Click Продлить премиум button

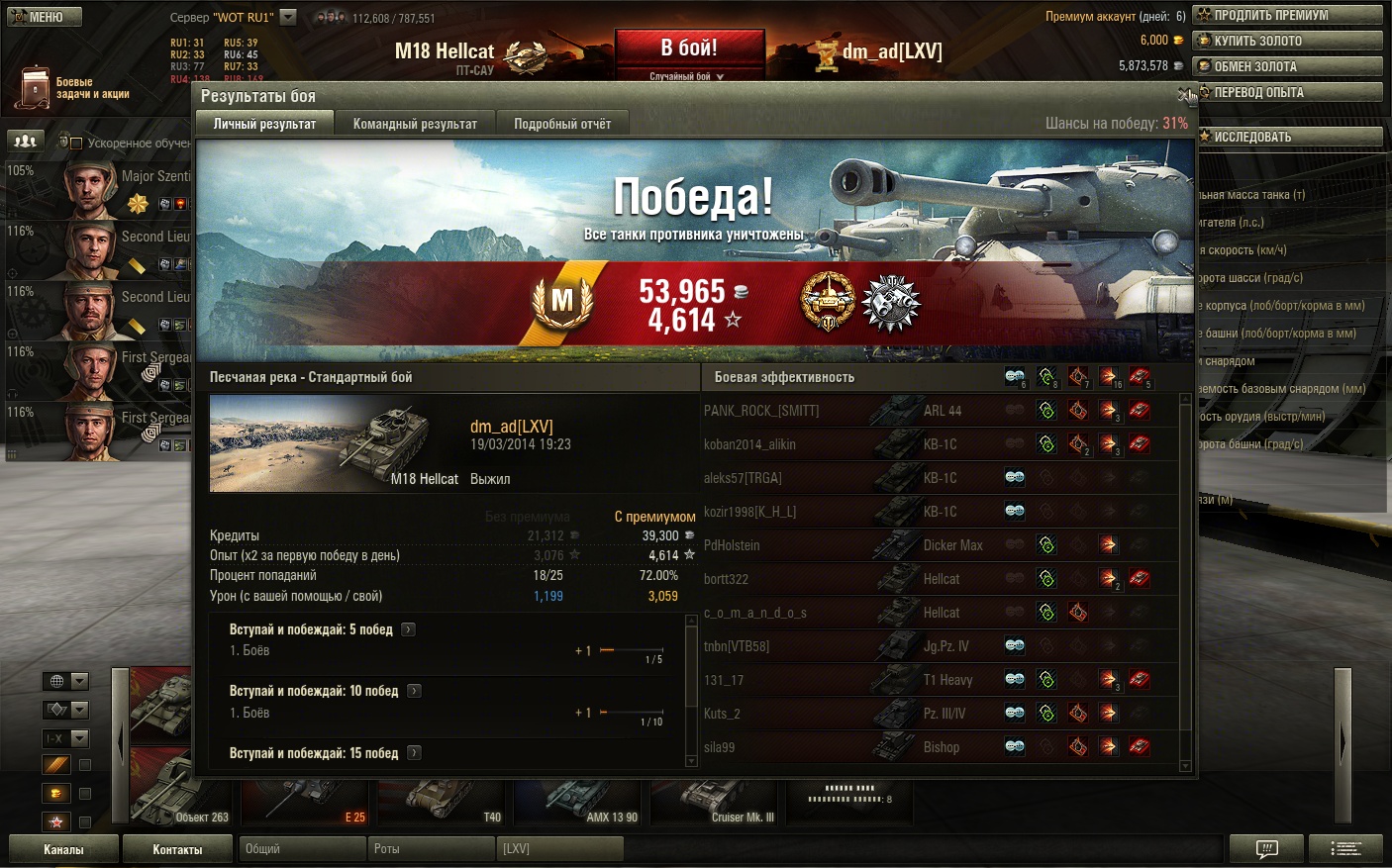click(x=1287, y=15)
